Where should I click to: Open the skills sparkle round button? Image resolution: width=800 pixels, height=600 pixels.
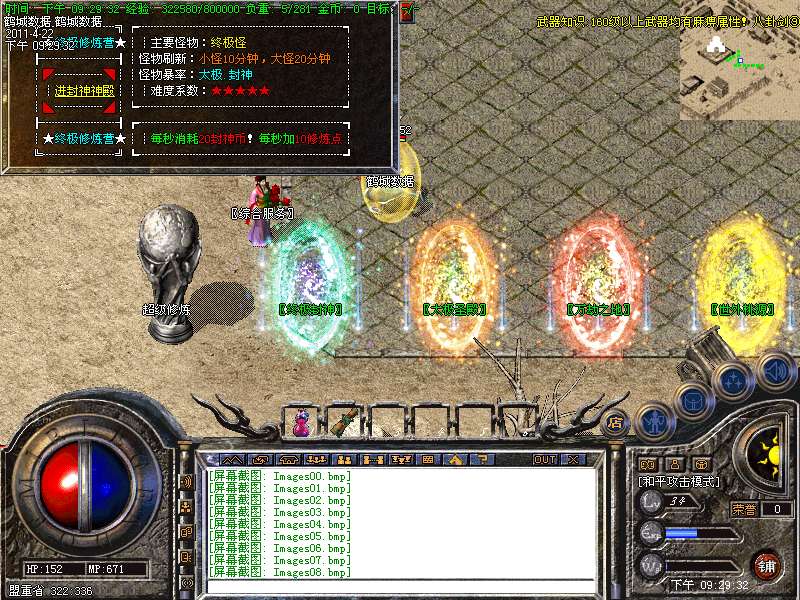pos(734,382)
